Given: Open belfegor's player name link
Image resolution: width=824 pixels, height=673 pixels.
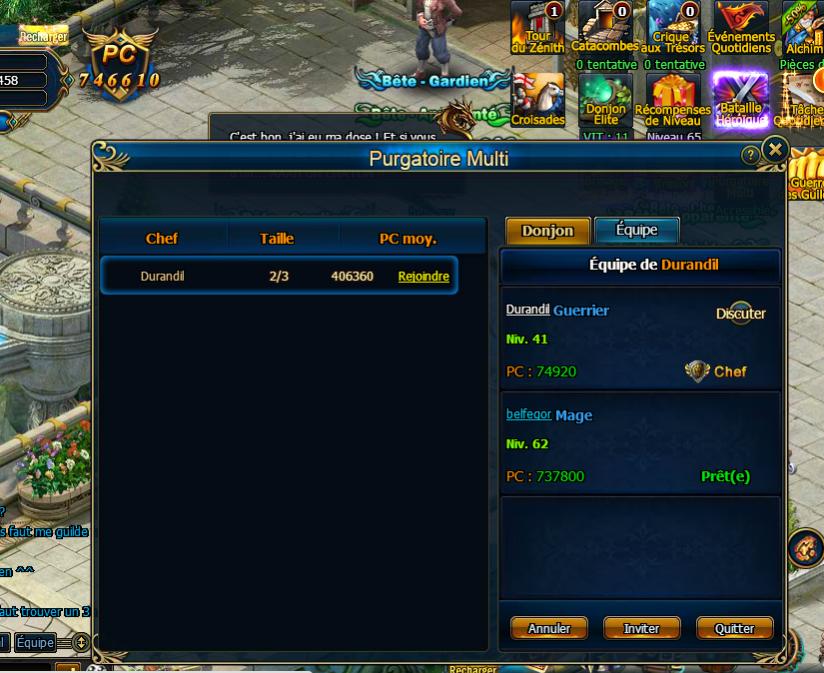Looking at the screenshot, I should click(x=528, y=414).
